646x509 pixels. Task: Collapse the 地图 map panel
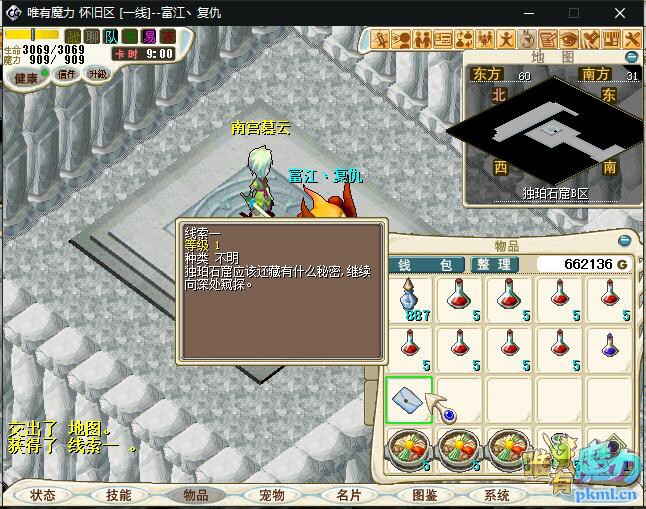point(632,57)
